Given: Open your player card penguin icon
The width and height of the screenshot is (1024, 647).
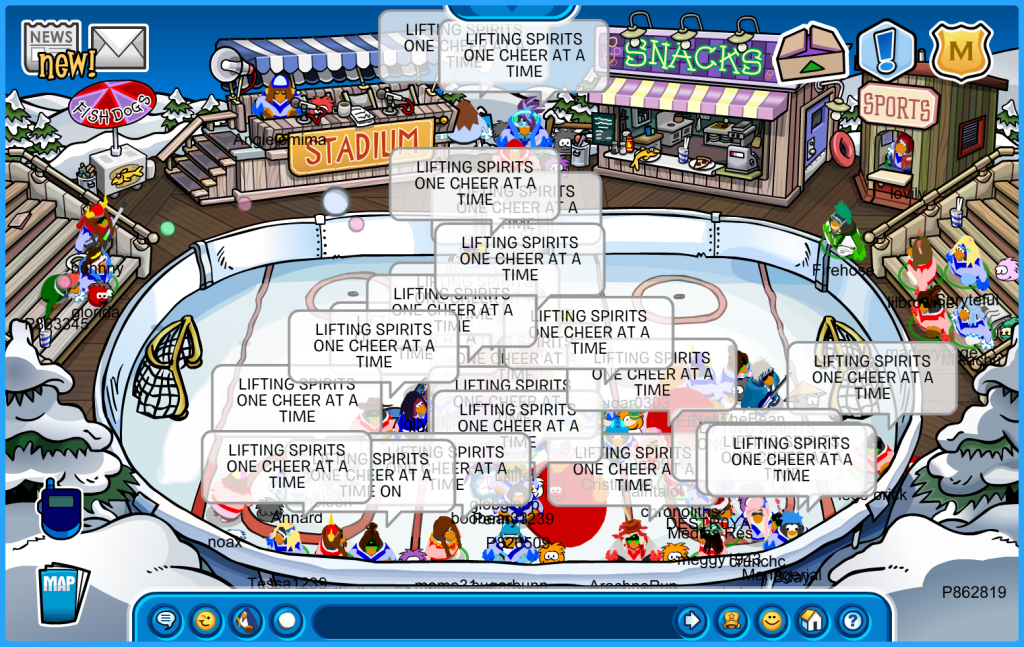Looking at the screenshot, I should (731, 621).
